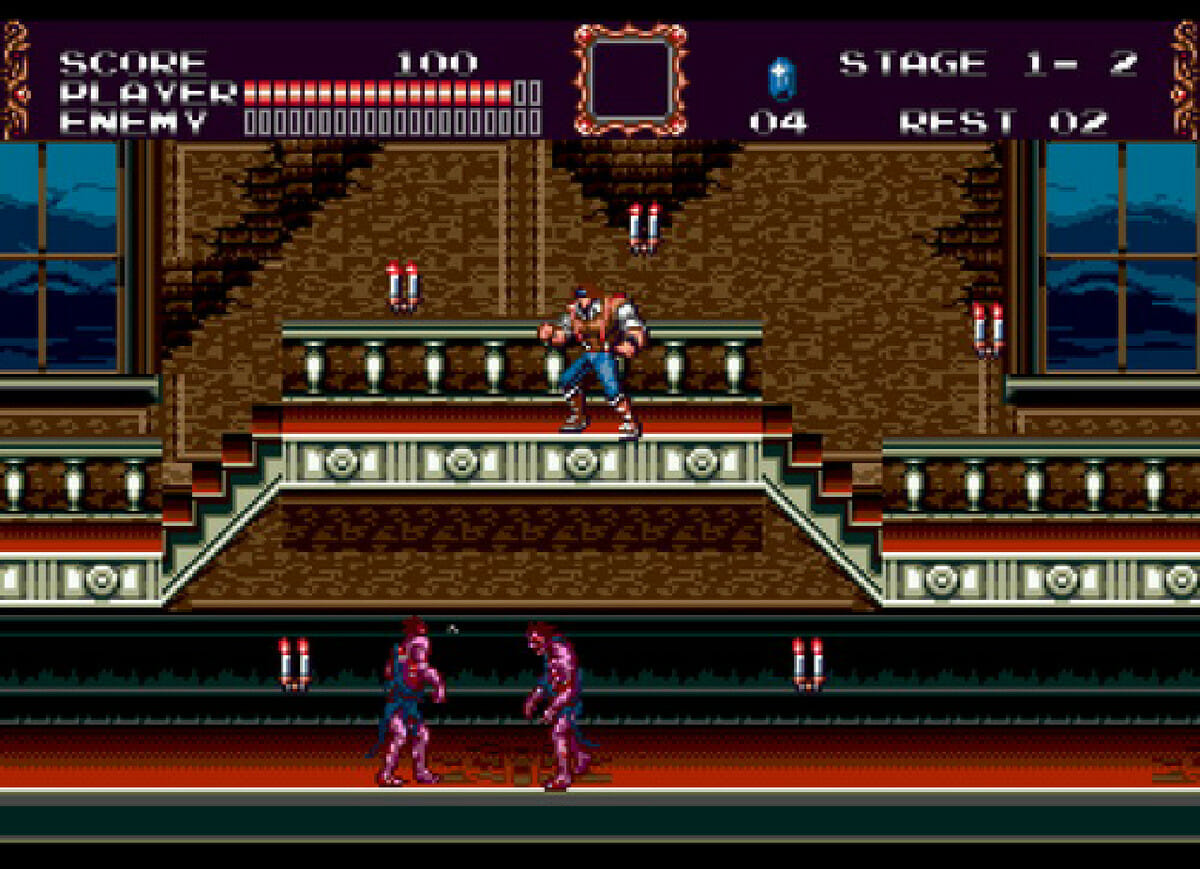Click the empty sub-weapon frame
This screenshot has width=1200, height=869.
[x=630, y=79]
